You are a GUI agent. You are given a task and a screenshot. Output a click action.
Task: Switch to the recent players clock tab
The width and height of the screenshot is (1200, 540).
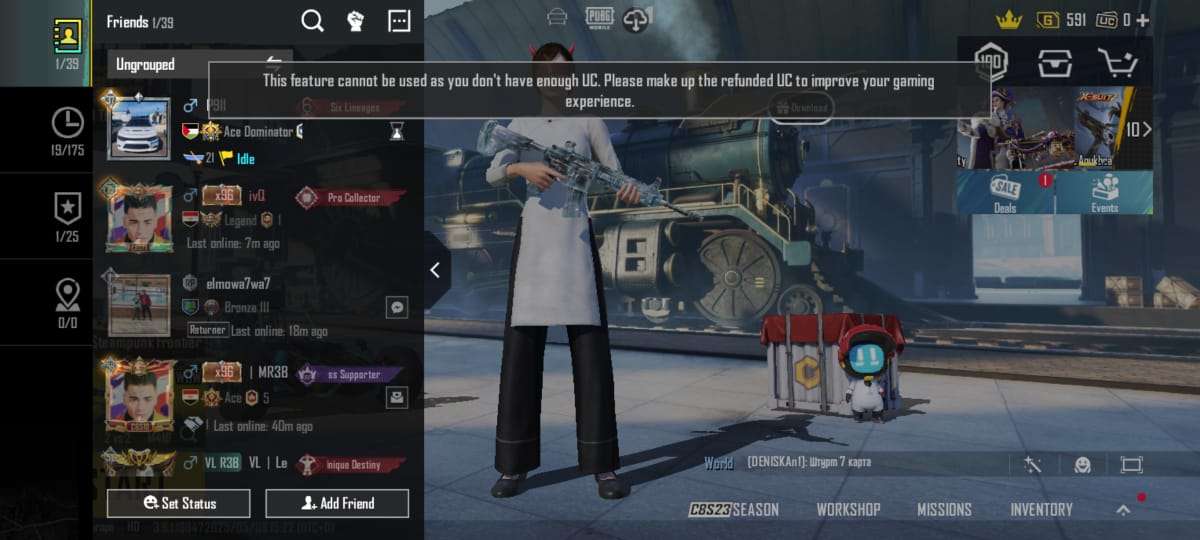click(67, 130)
